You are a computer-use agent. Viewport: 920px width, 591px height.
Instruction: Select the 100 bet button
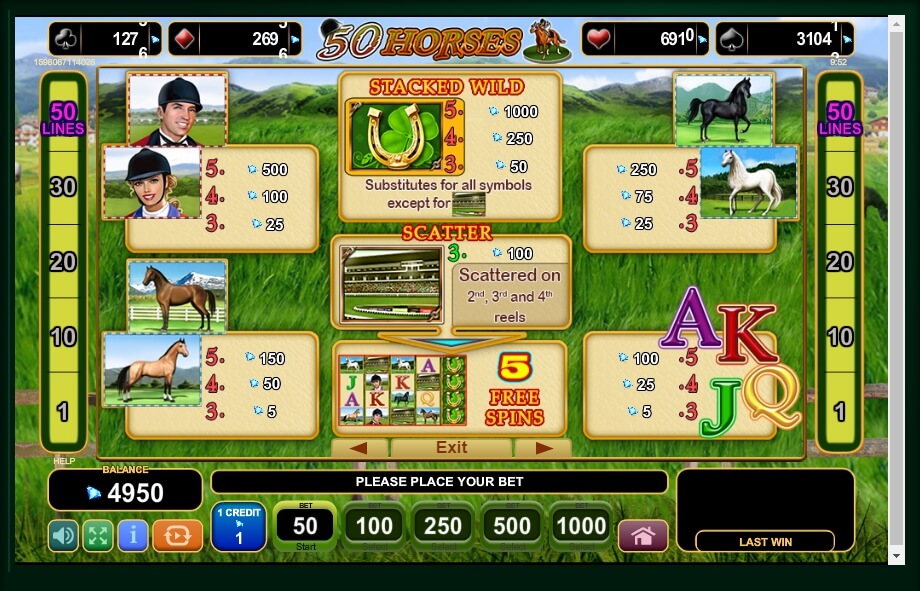pos(373,527)
